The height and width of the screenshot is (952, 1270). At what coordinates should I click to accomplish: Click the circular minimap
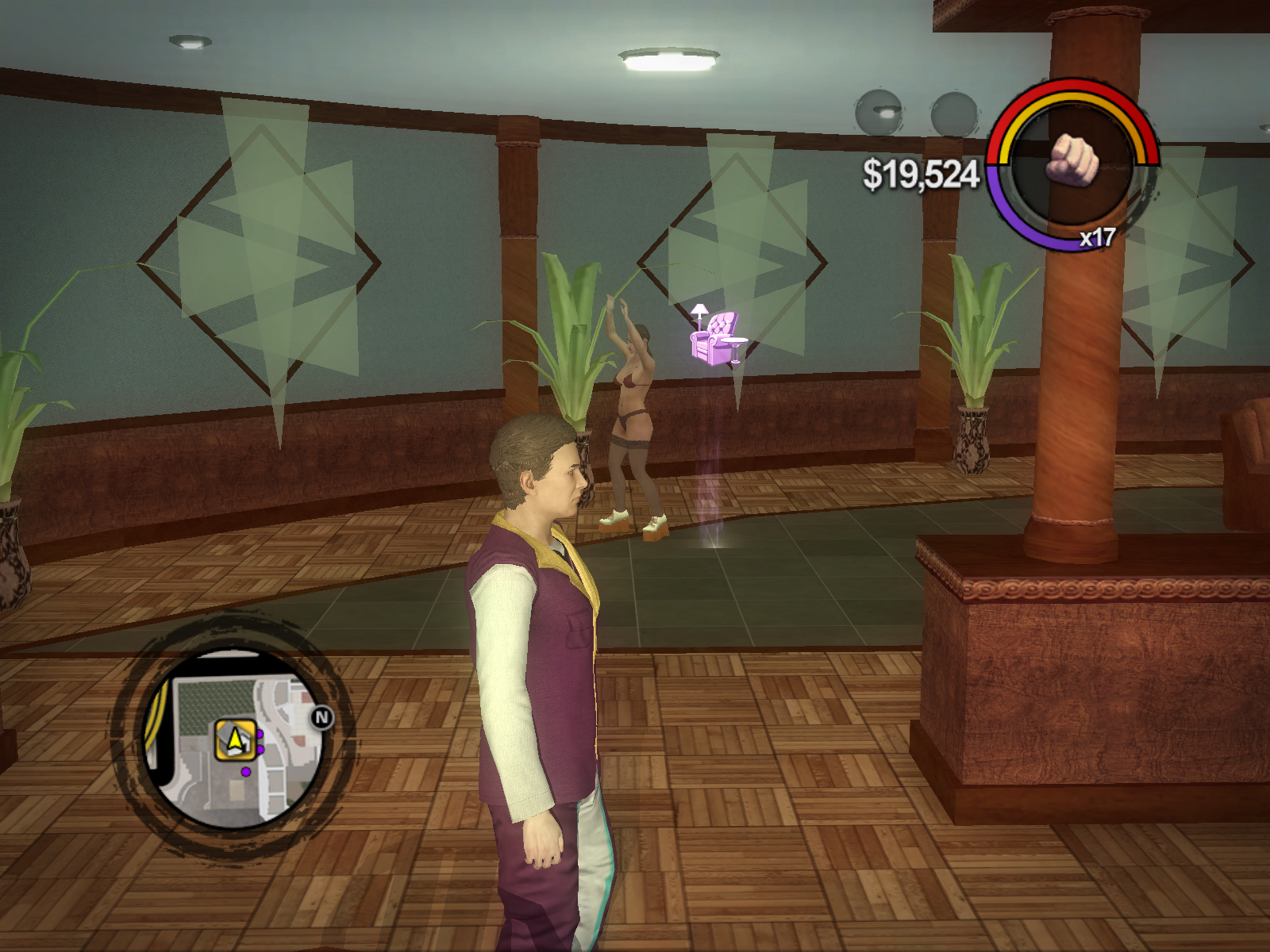[235, 739]
